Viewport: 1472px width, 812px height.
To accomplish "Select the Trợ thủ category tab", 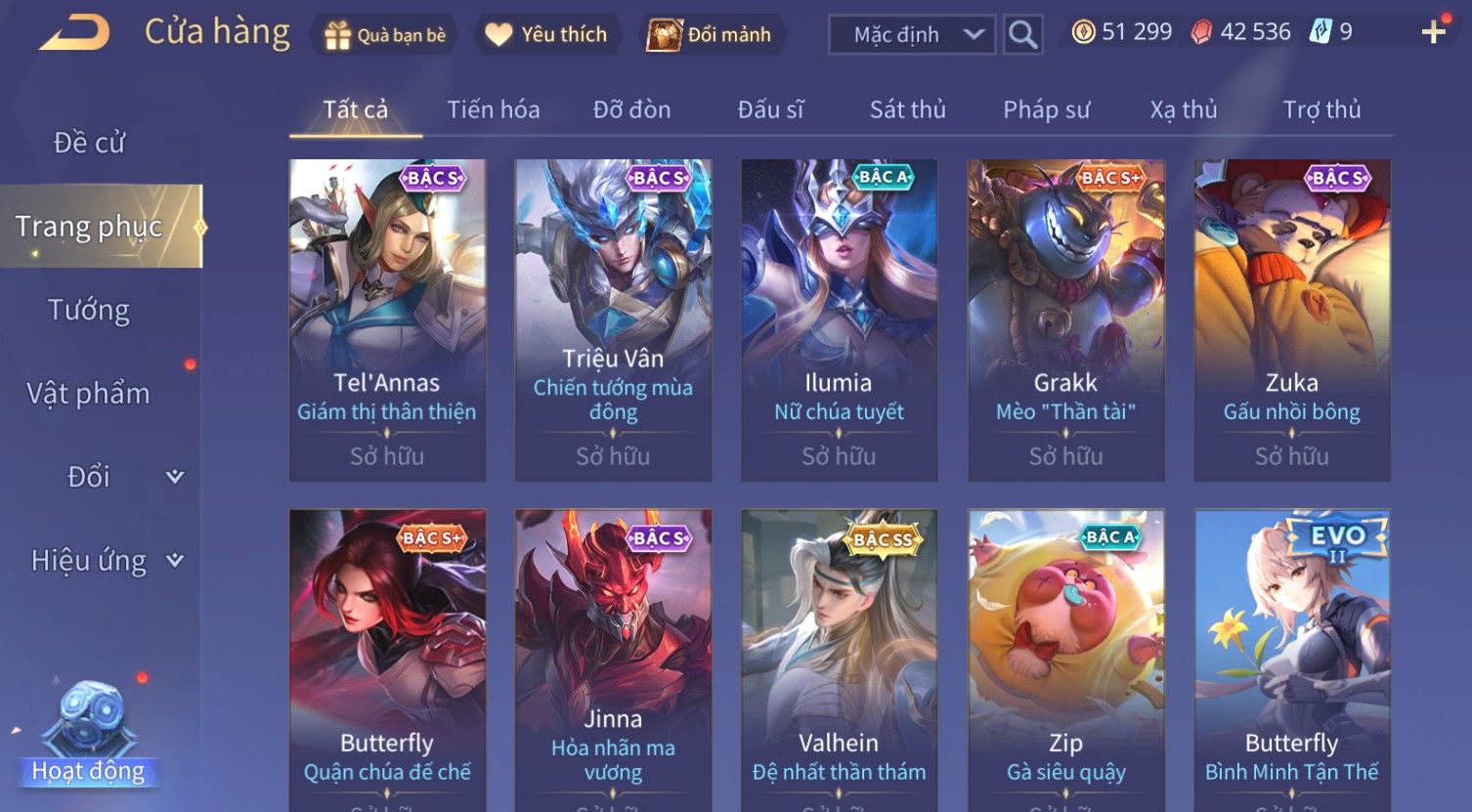I will (1321, 109).
